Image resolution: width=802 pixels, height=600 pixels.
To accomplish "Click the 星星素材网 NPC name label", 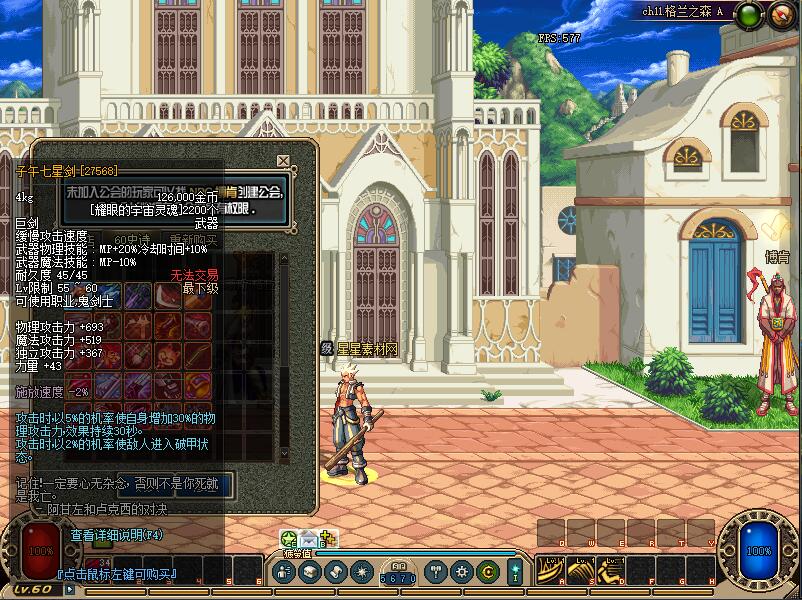I will (366, 348).
